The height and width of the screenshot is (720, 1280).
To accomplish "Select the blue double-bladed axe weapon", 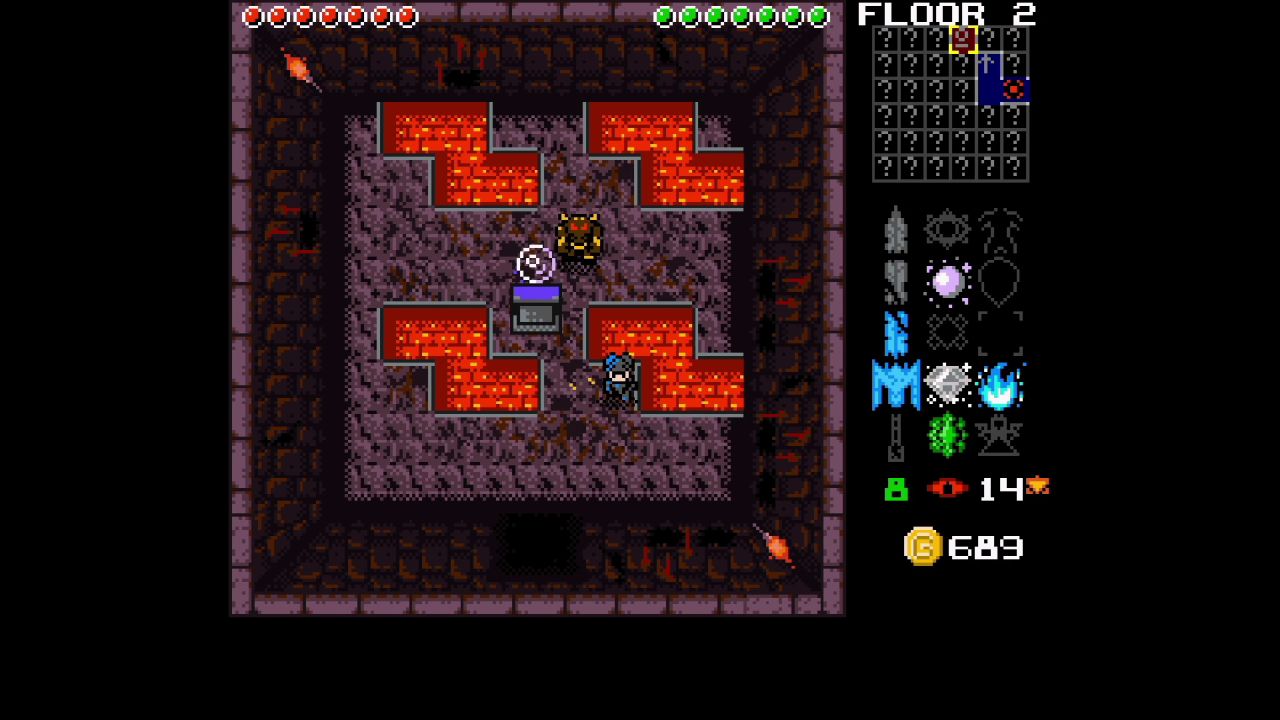I will (895, 385).
